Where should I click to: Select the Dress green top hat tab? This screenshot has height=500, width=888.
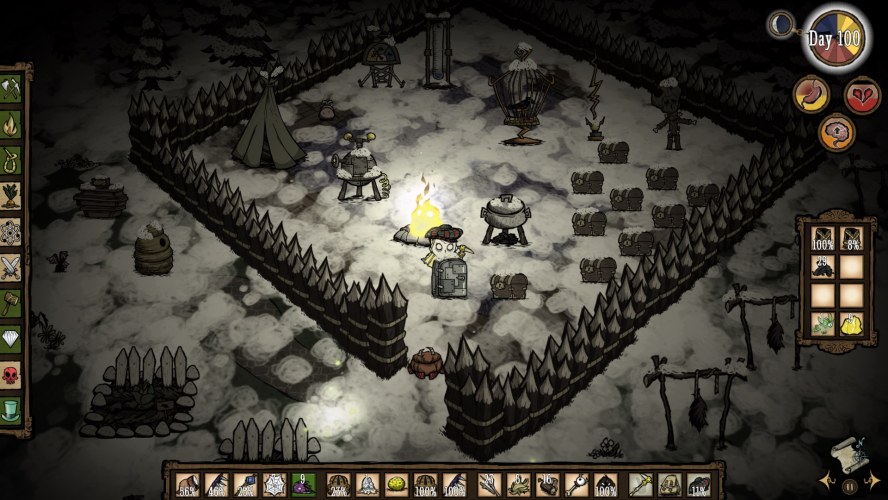click(x=11, y=410)
